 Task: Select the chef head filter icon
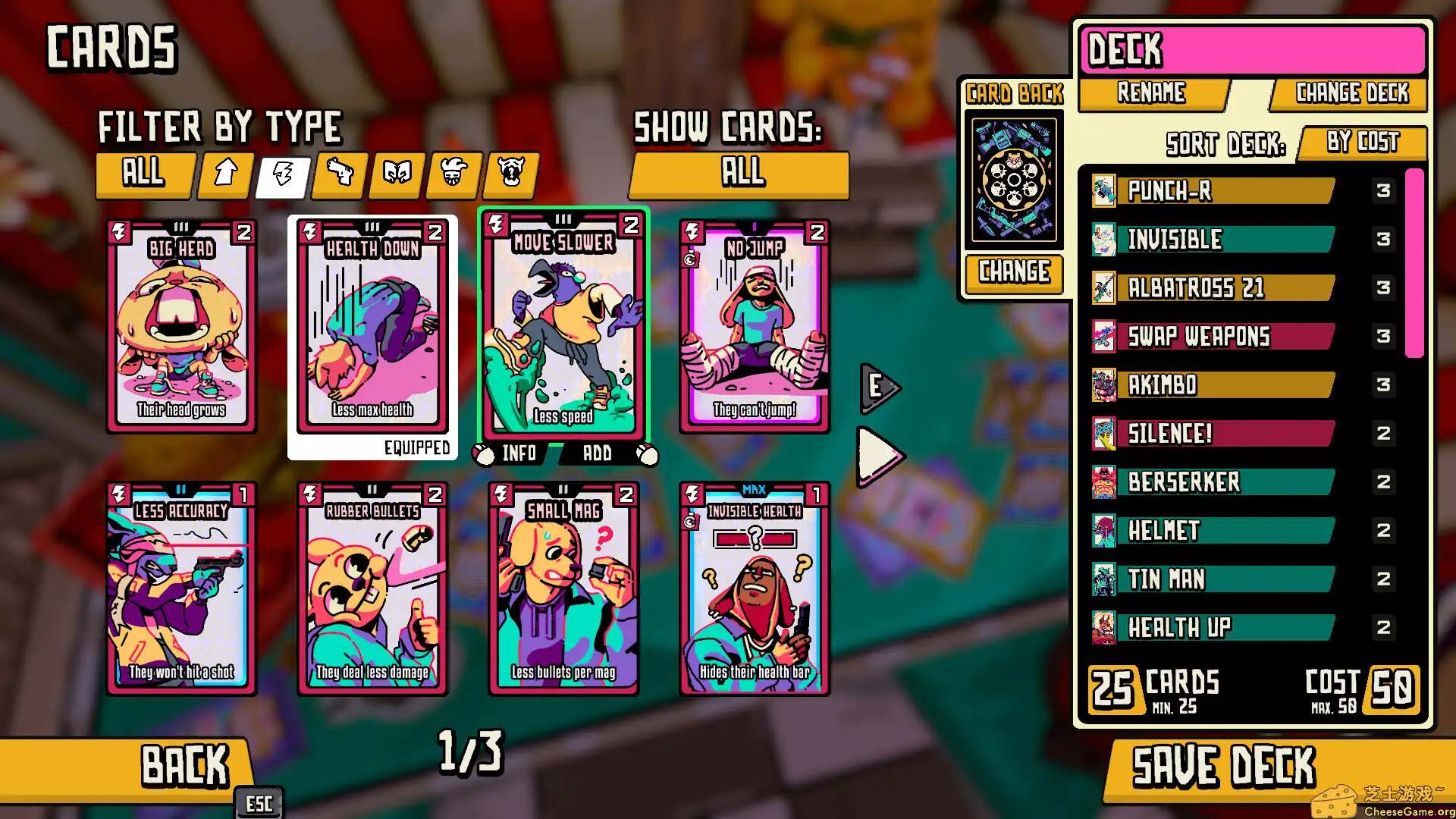point(452,175)
